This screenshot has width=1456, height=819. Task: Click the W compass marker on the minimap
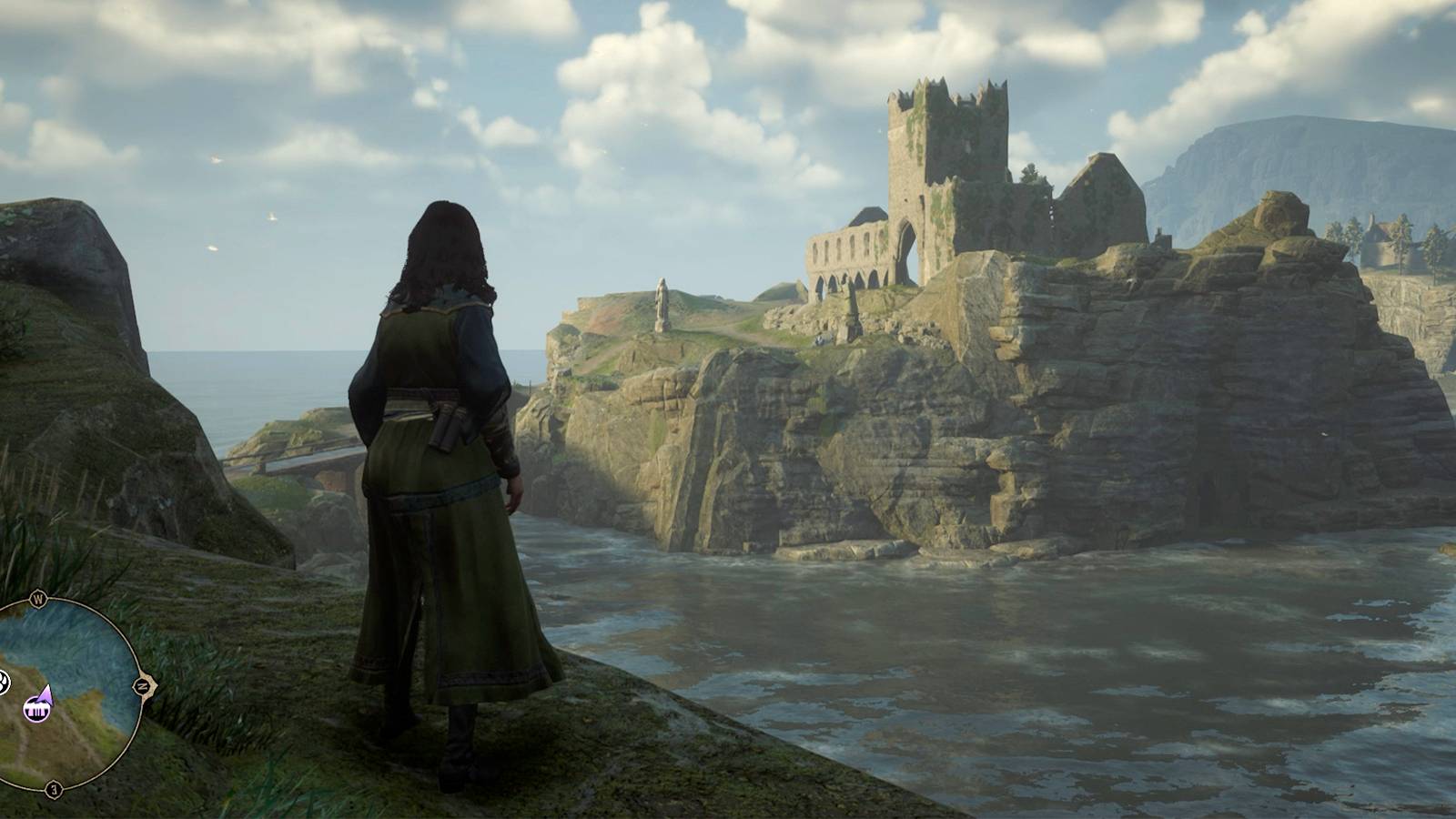pyautogui.click(x=38, y=599)
